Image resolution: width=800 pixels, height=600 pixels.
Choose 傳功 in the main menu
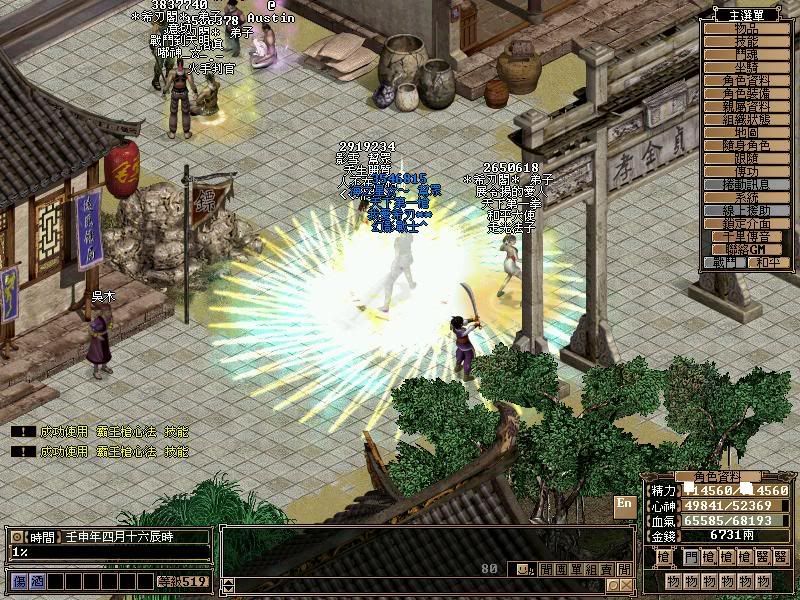(x=748, y=172)
